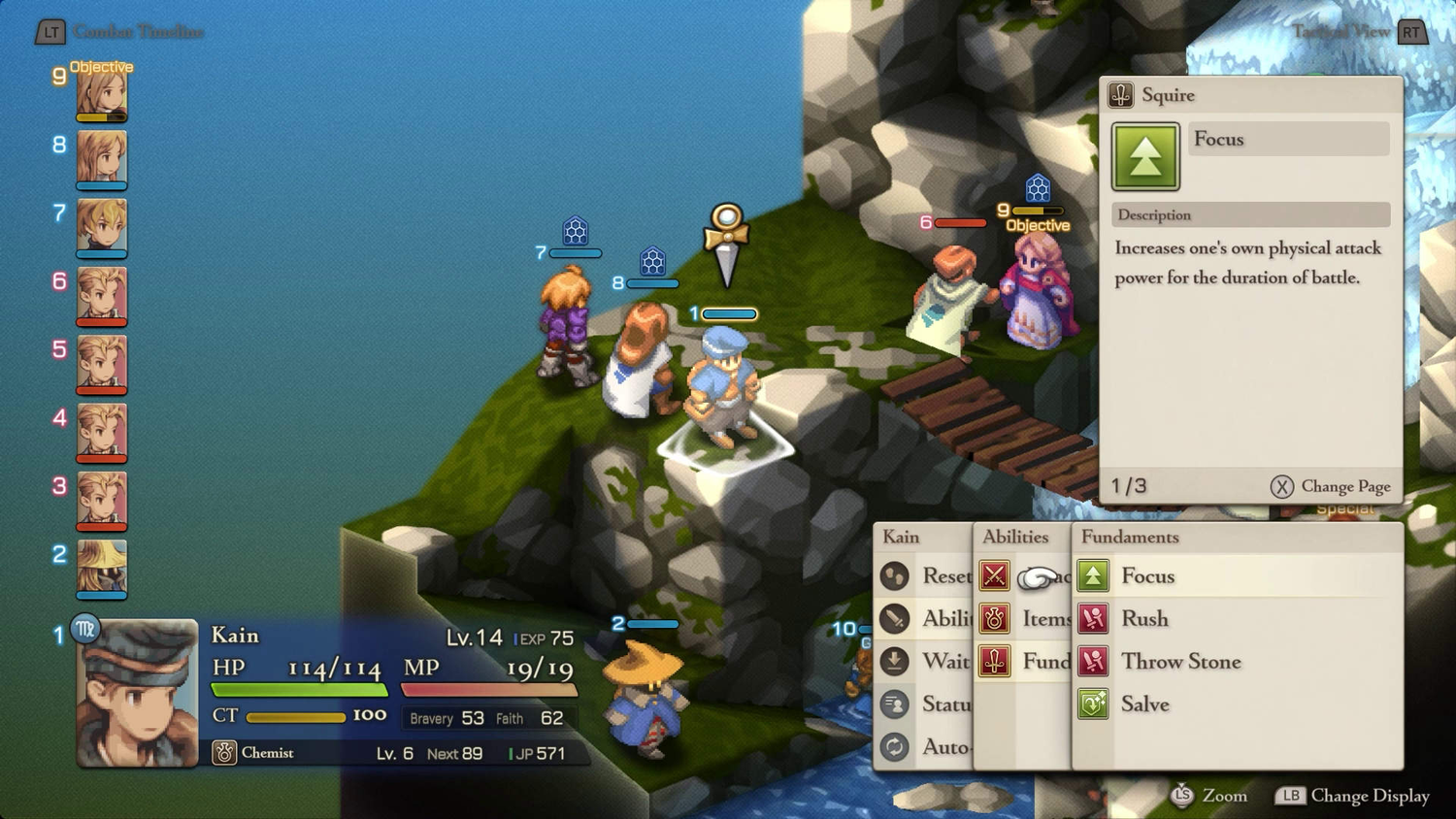Open Kain's Abilities menu entry
The width and height of the screenshot is (1456, 819).
coord(924,619)
